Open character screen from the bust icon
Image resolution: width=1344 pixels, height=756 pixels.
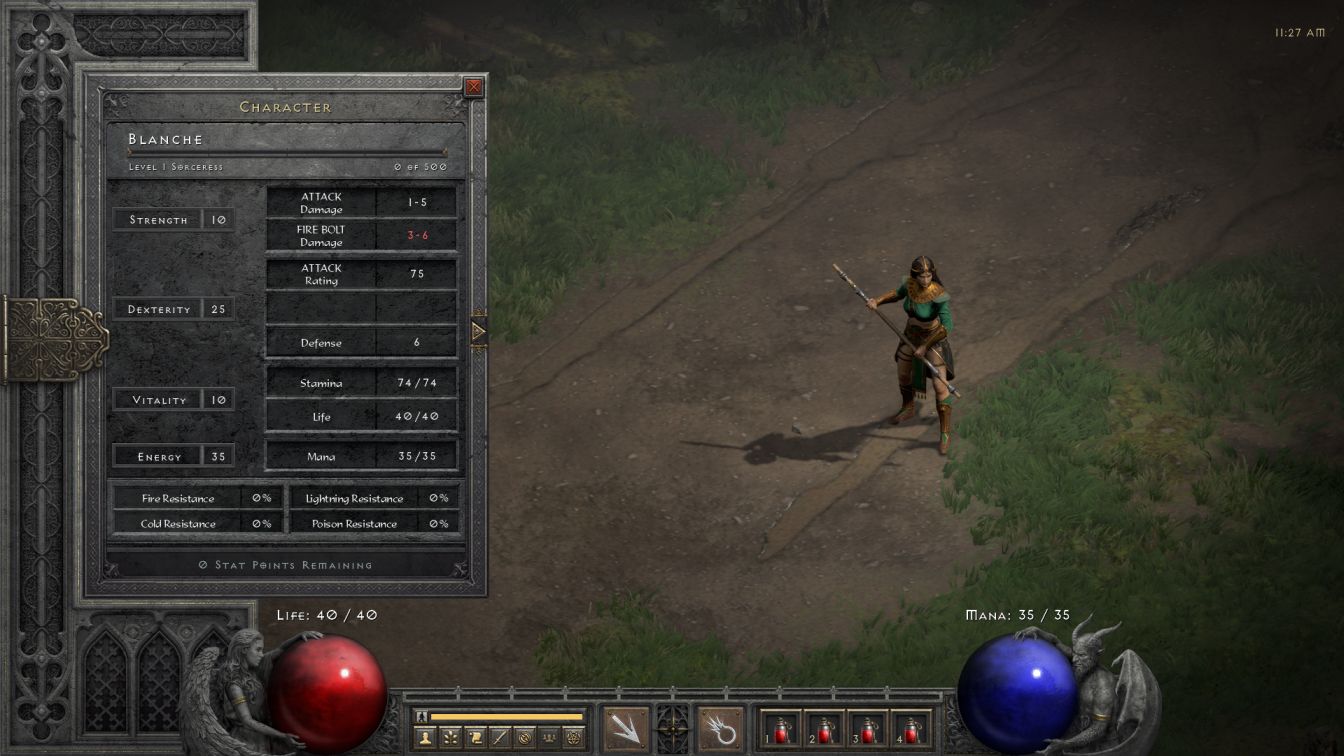click(425, 738)
